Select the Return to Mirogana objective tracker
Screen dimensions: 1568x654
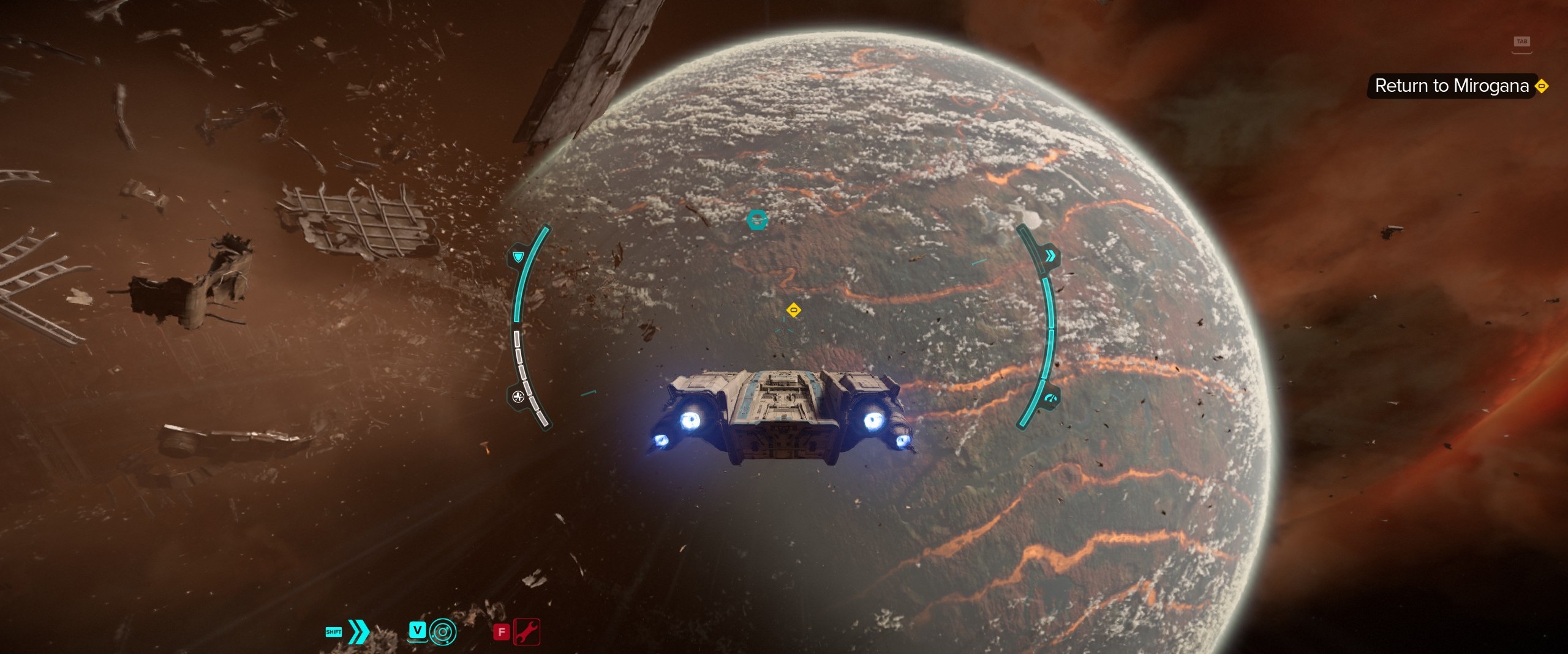pyautogui.click(x=1452, y=86)
